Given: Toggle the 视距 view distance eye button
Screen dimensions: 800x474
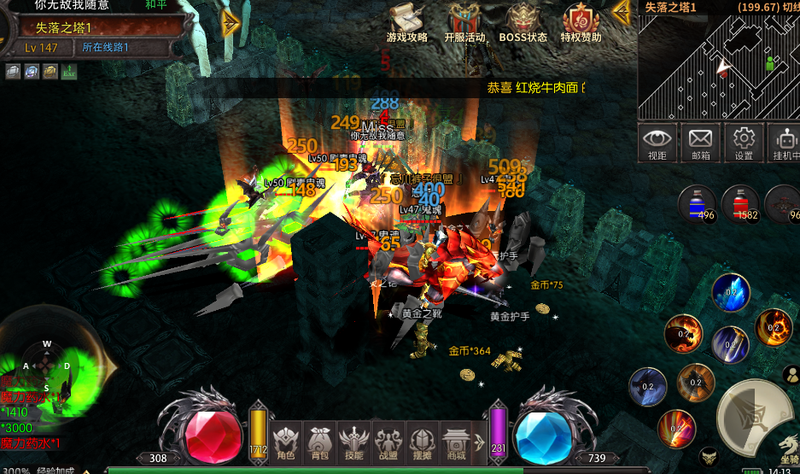Looking at the screenshot, I should tap(657, 142).
